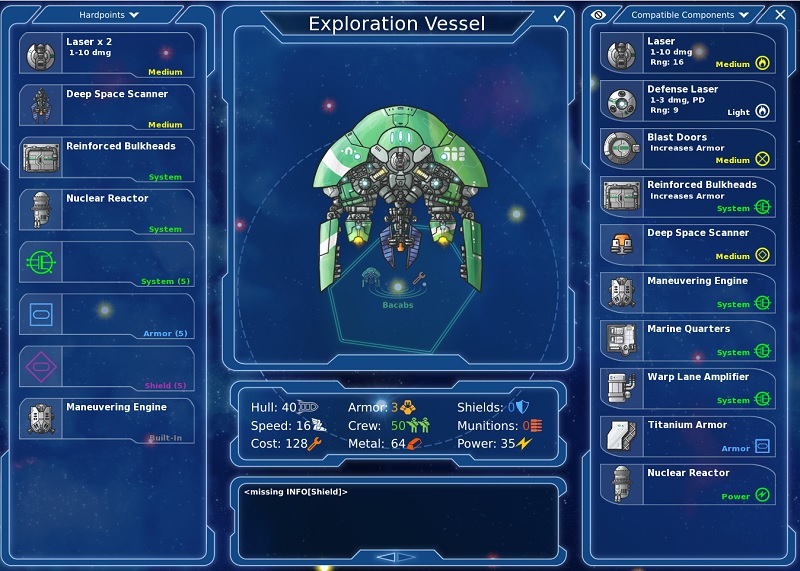800x571 pixels.
Task: Choose Marine Quarters from the components
Action: 688,340
